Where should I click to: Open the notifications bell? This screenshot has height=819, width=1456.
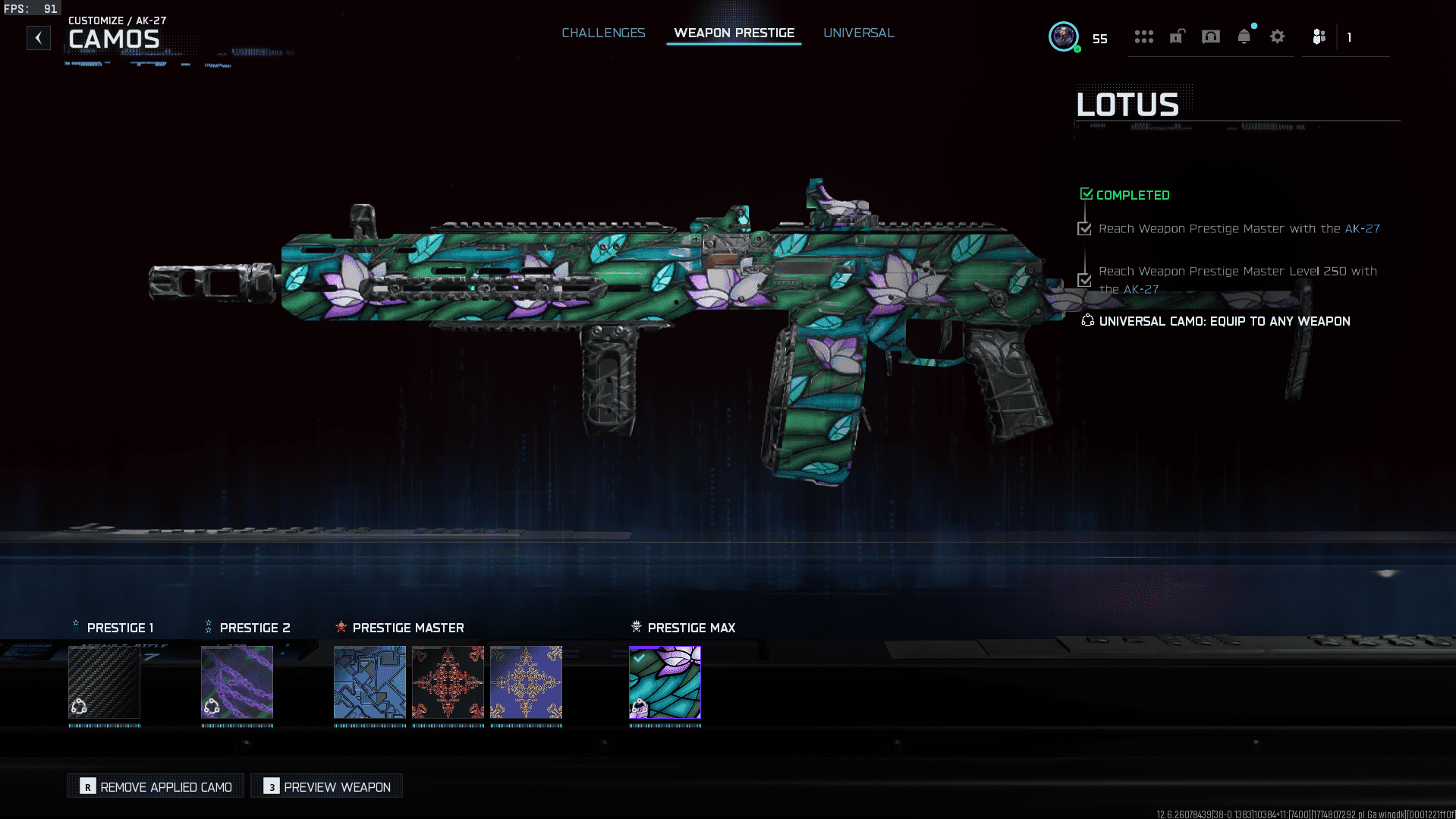coord(1244,36)
